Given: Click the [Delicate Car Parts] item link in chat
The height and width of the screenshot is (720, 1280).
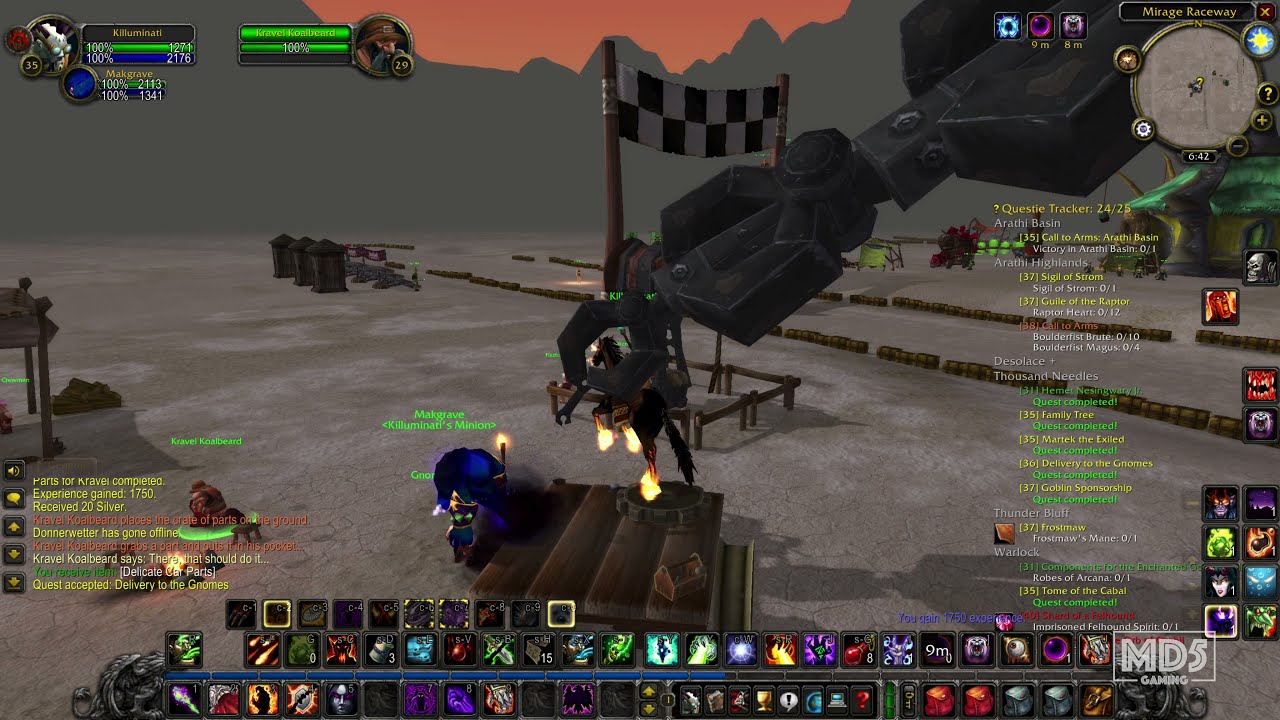Looking at the screenshot, I should [165, 573].
